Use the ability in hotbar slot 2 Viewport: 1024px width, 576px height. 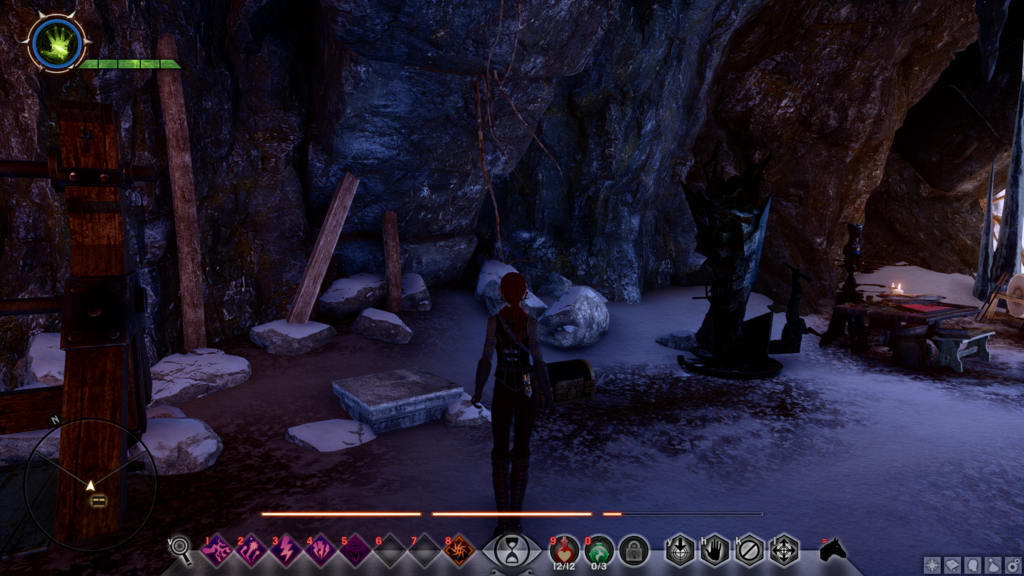click(251, 549)
